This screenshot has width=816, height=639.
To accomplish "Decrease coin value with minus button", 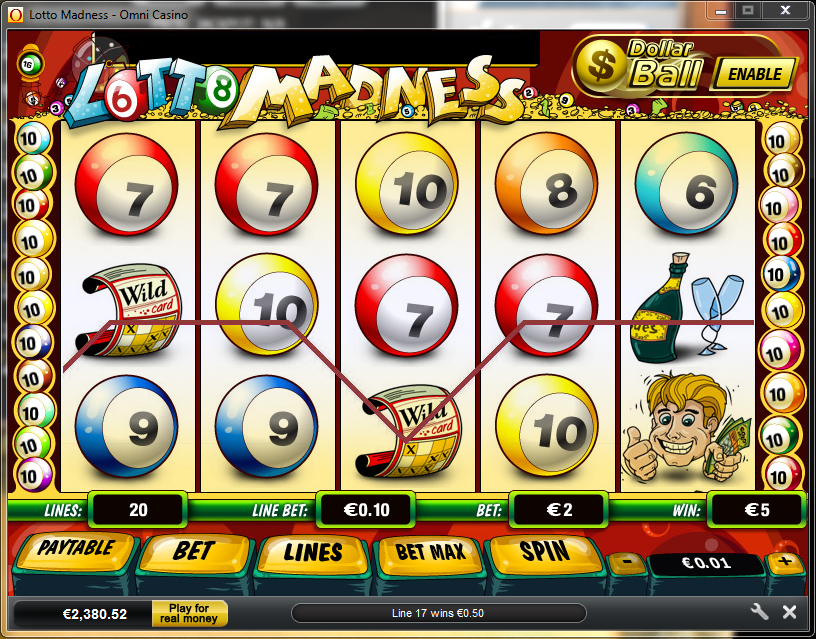I will [x=626, y=561].
